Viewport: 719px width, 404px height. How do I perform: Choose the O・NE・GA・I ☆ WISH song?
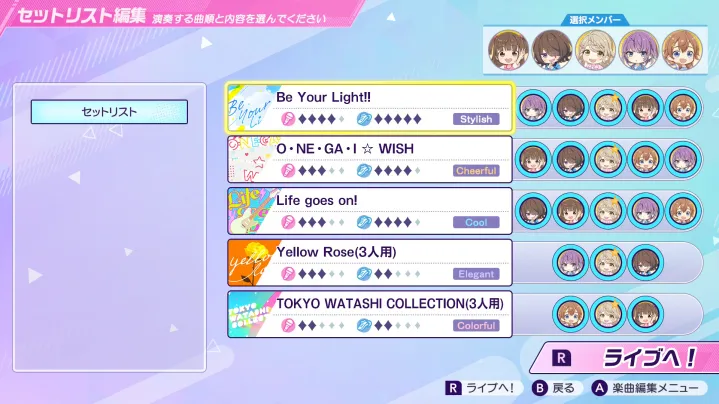click(x=390, y=159)
